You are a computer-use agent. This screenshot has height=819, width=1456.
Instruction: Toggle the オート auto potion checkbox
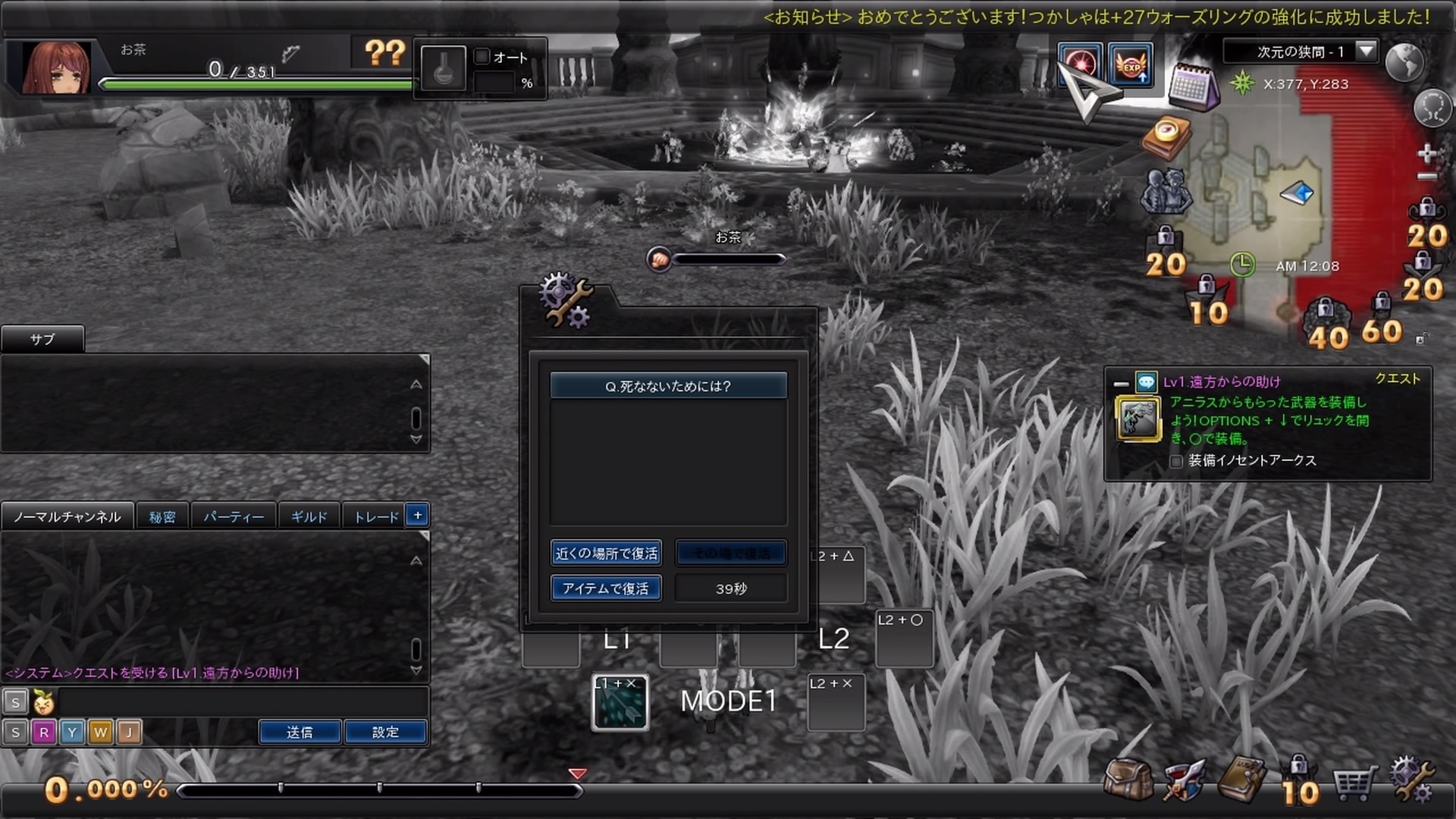click(482, 57)
